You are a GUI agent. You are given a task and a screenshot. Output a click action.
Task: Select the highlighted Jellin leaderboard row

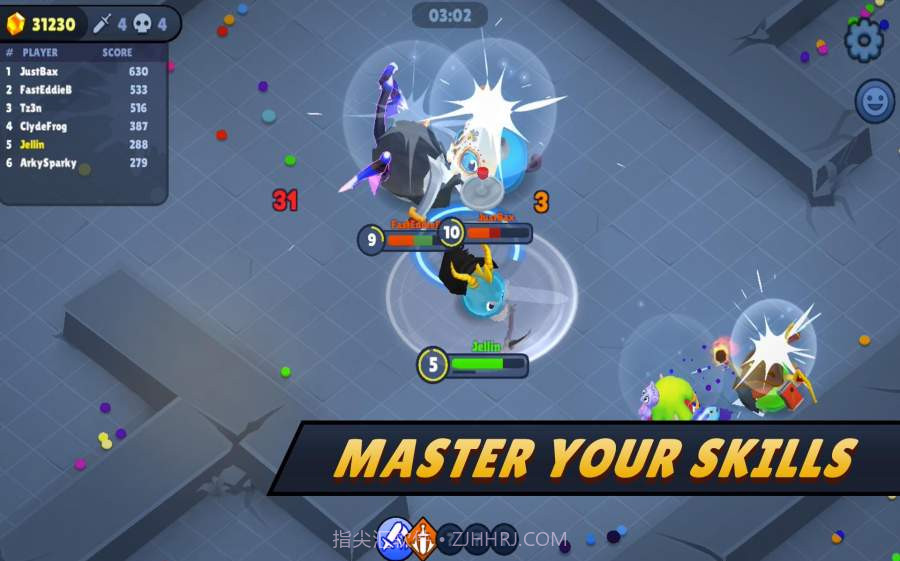point(82,145)
